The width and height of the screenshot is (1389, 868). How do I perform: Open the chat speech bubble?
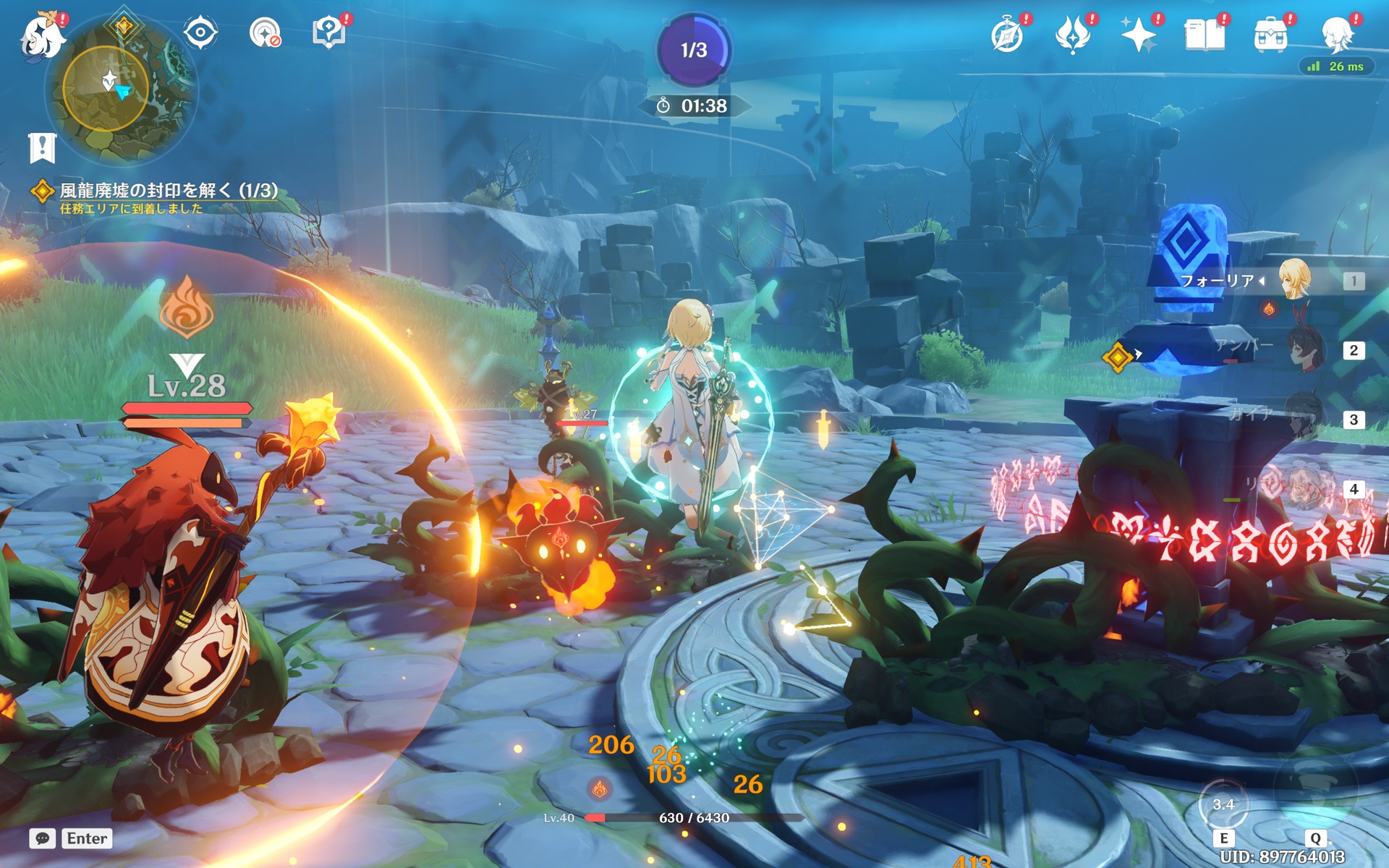click(x=43, y=838)
